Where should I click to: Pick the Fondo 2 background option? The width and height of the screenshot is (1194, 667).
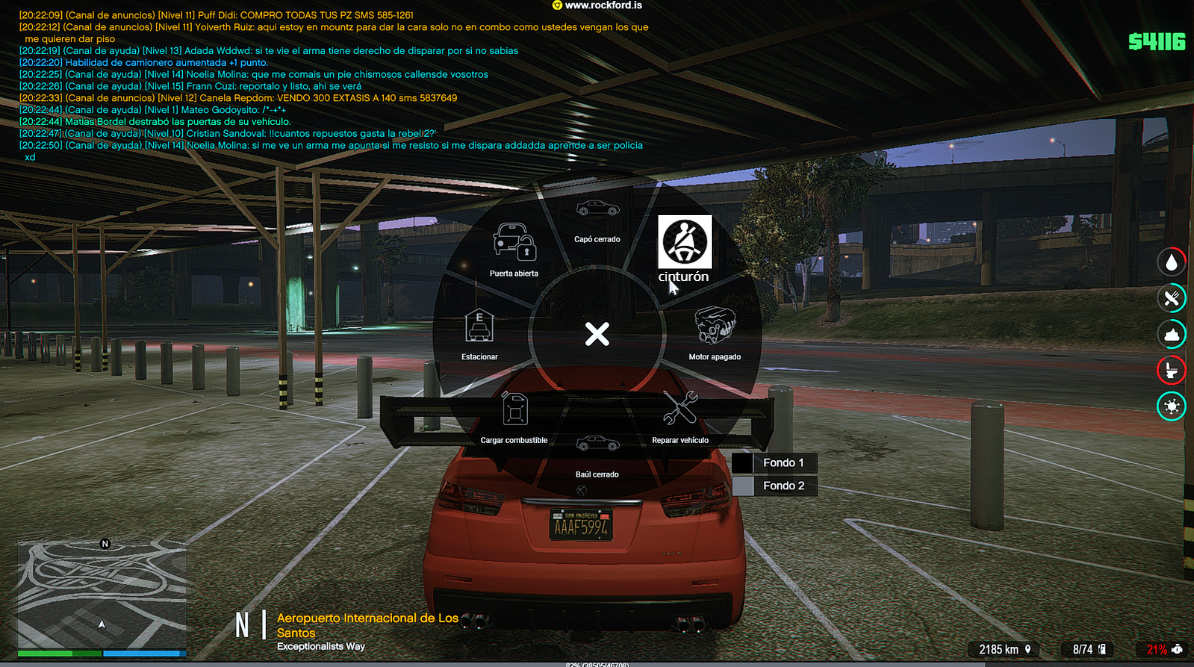pyautogui.click(x=775, y=486)
